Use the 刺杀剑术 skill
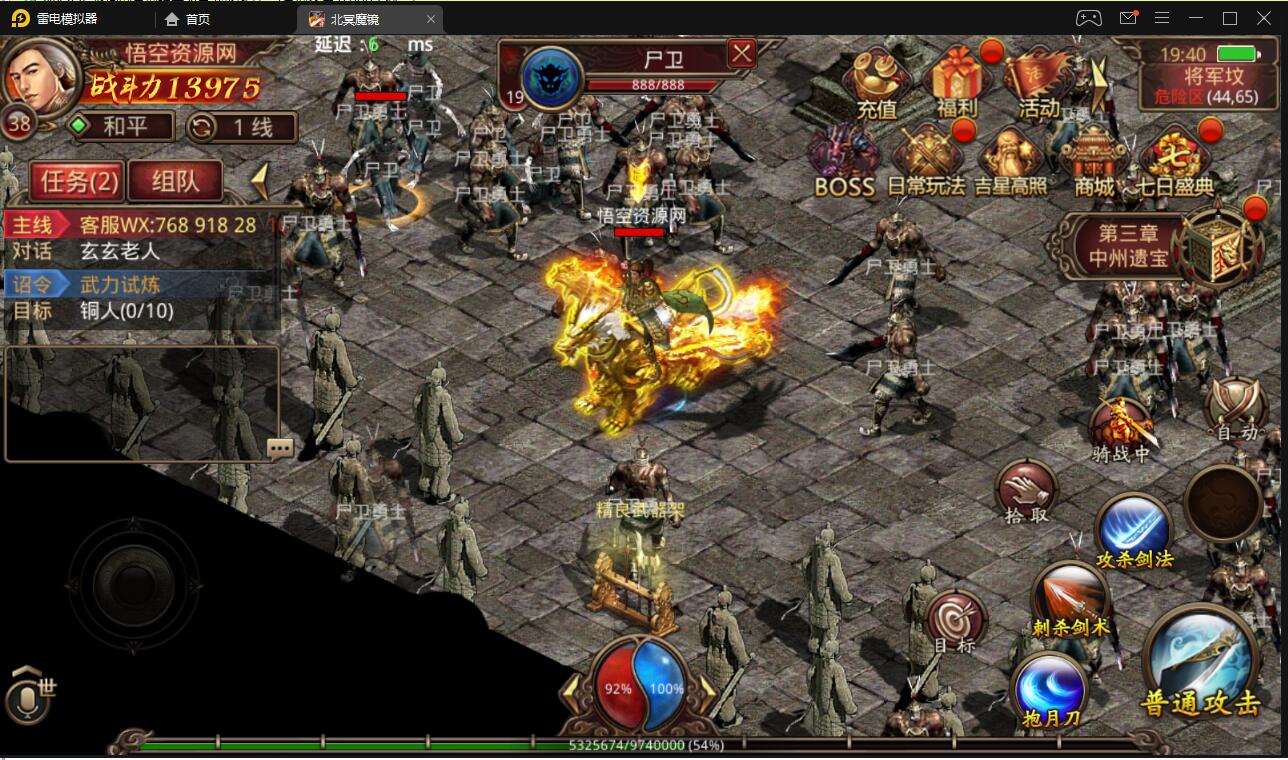This screenshot has height=760, width=1288. (x=1071, y=598)
